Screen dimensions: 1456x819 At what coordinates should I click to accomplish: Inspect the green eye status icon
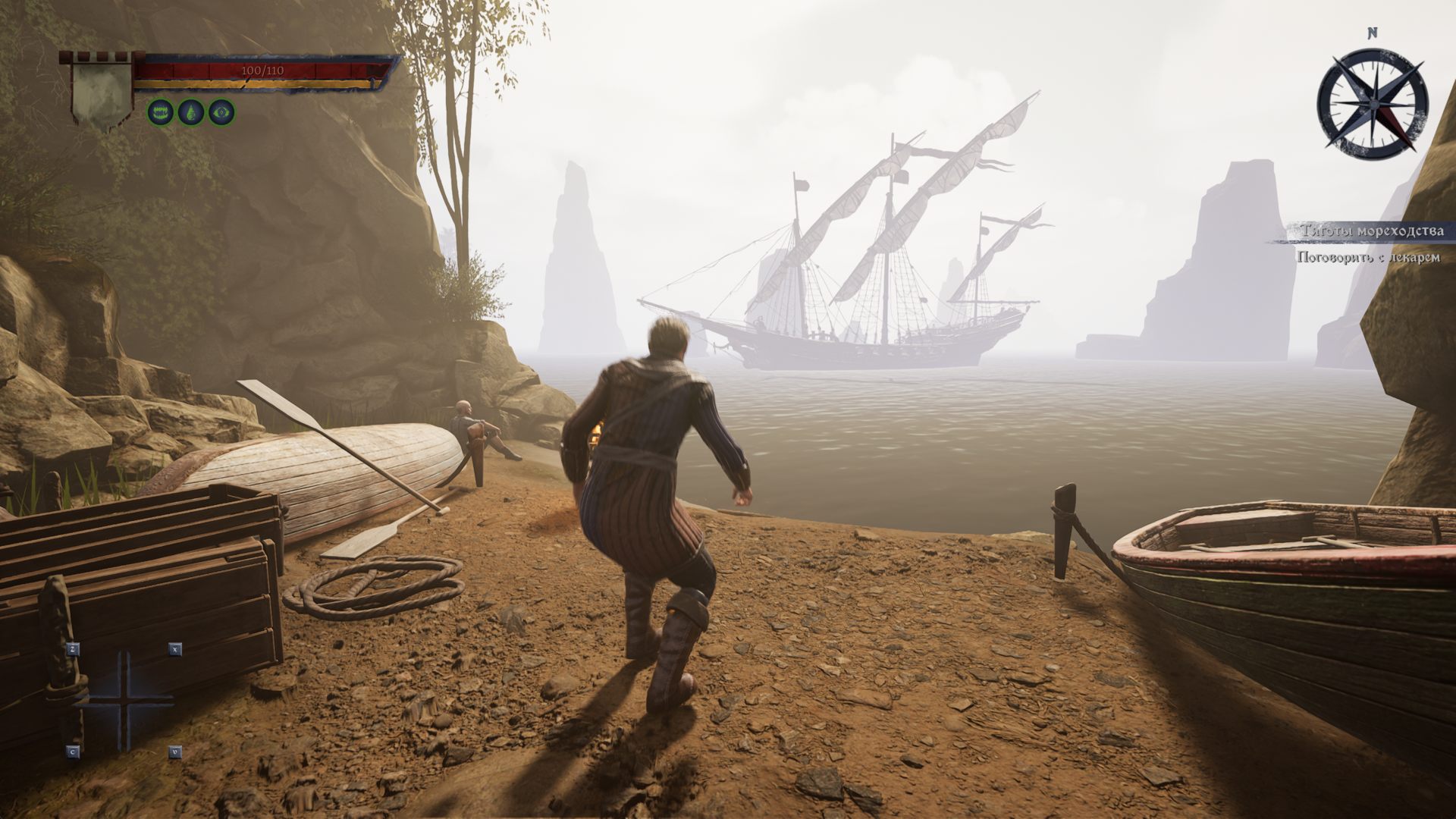click(x=221, y=112)
